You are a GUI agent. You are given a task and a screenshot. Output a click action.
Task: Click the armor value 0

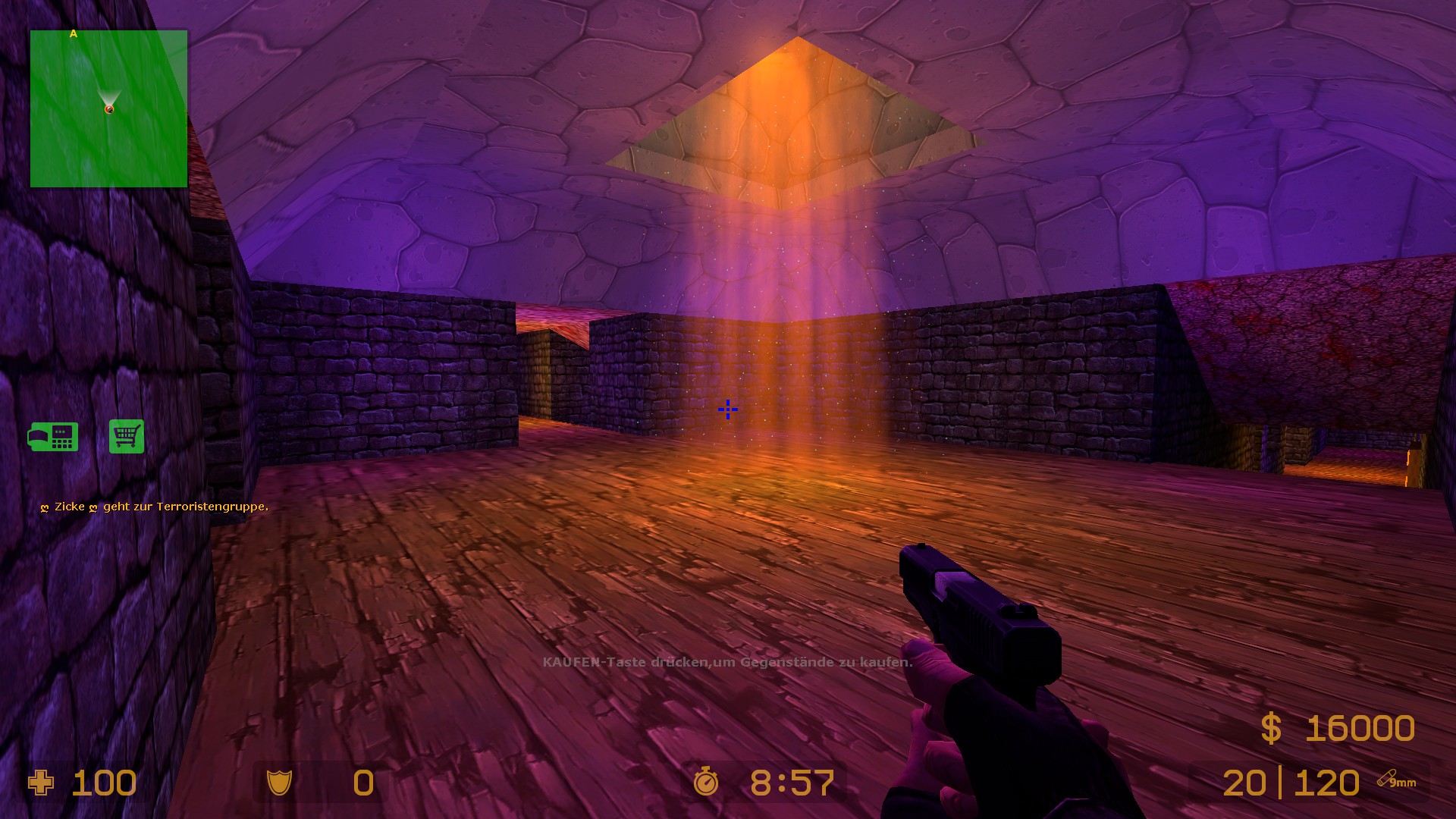click(362, 783)
